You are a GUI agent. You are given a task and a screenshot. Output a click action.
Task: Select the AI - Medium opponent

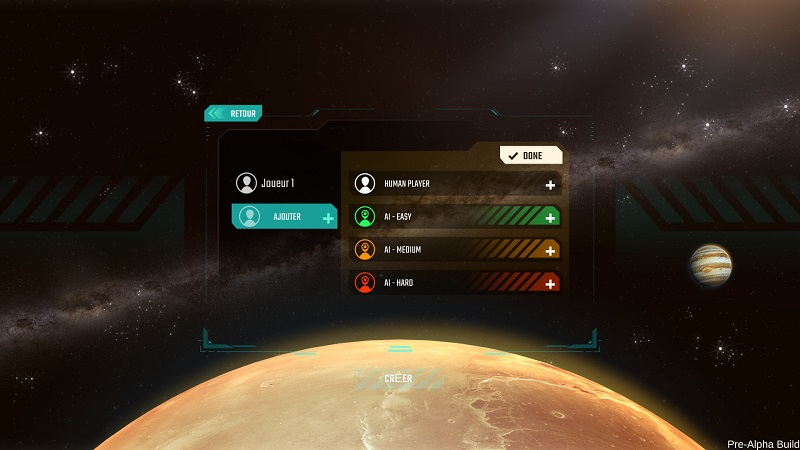(456, 250)
